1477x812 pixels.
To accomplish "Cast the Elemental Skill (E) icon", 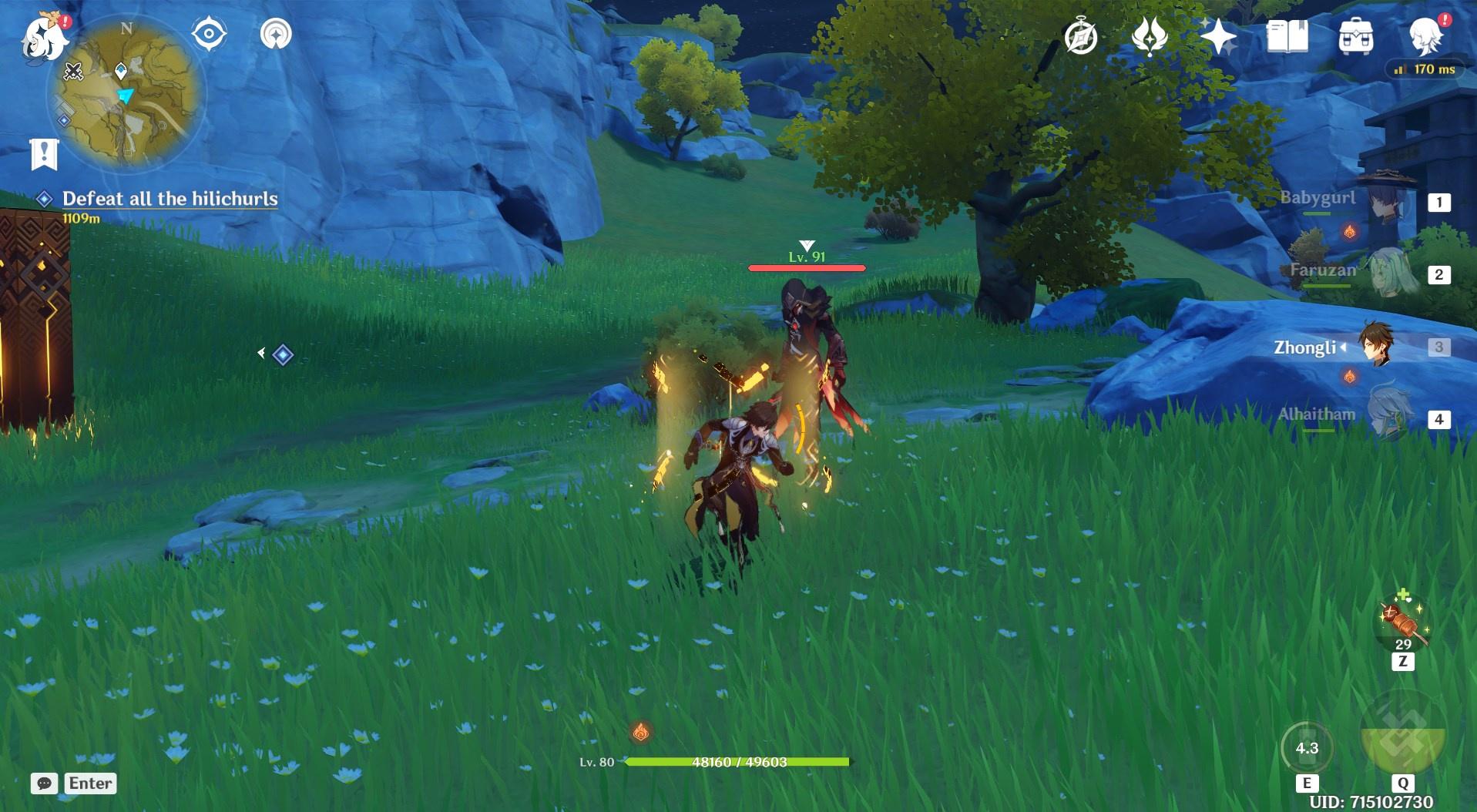I will pos(1307,748).
